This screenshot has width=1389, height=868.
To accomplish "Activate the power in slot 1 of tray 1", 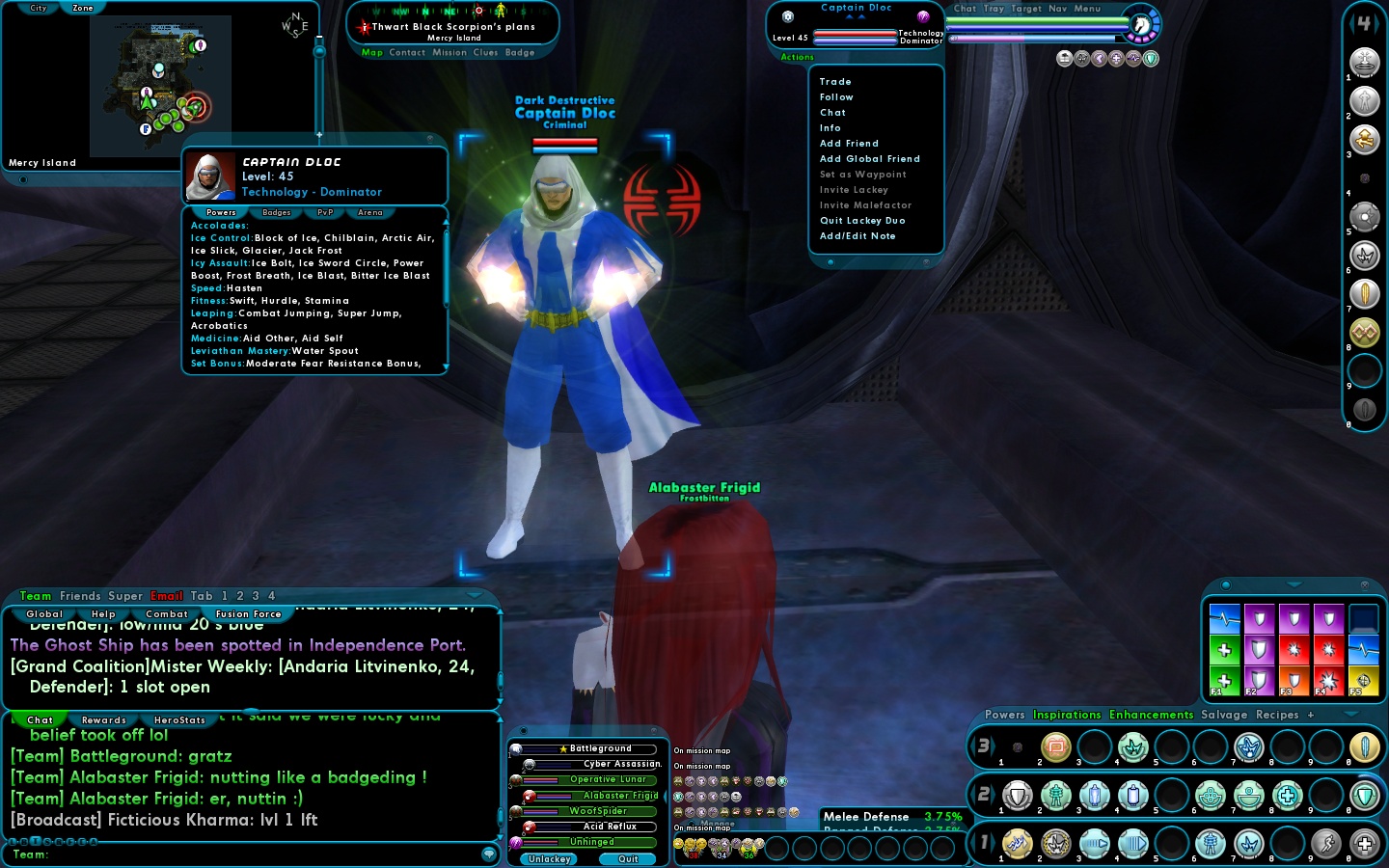I will pos(1018,844).
